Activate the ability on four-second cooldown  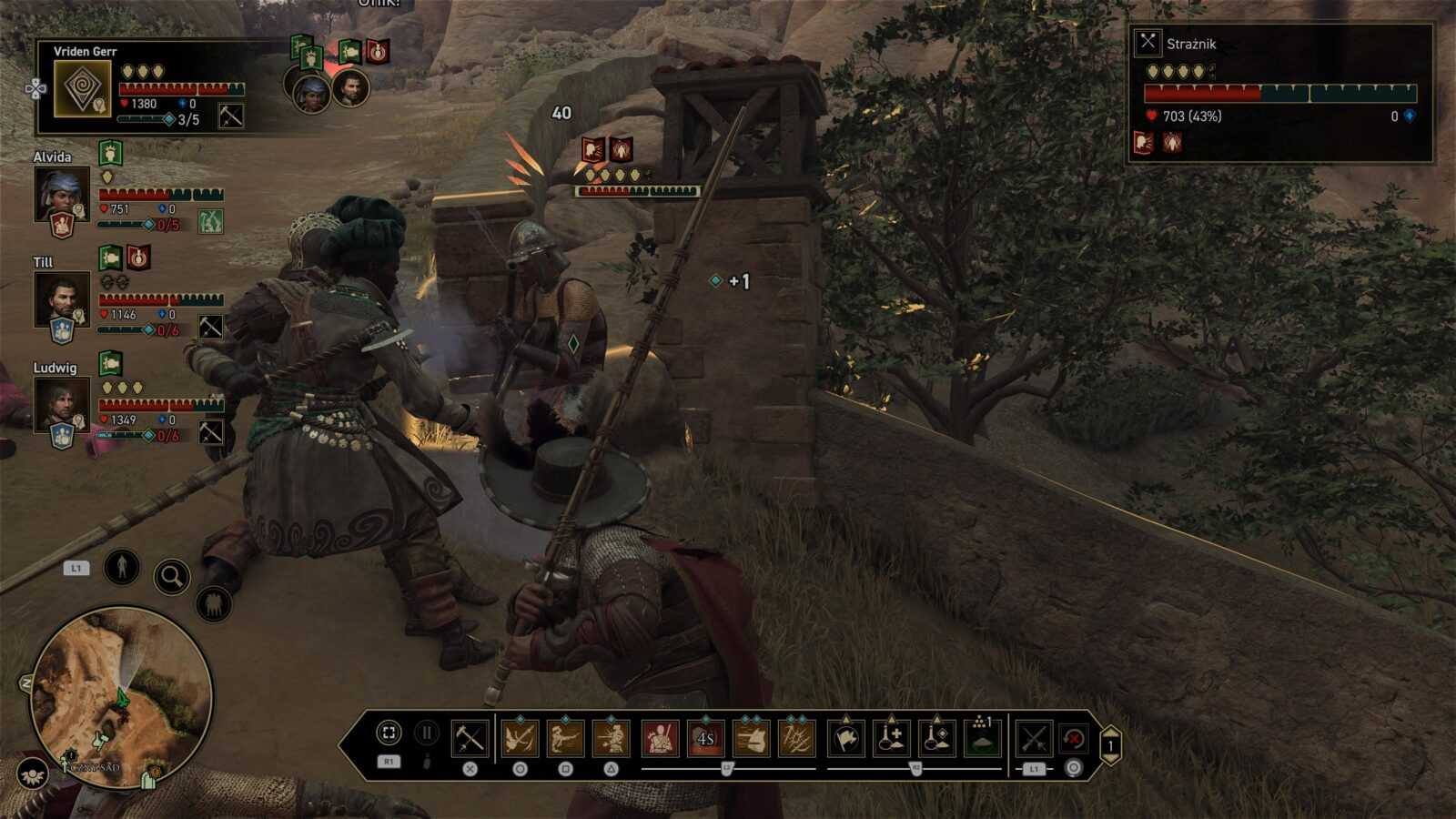[705, 738]
